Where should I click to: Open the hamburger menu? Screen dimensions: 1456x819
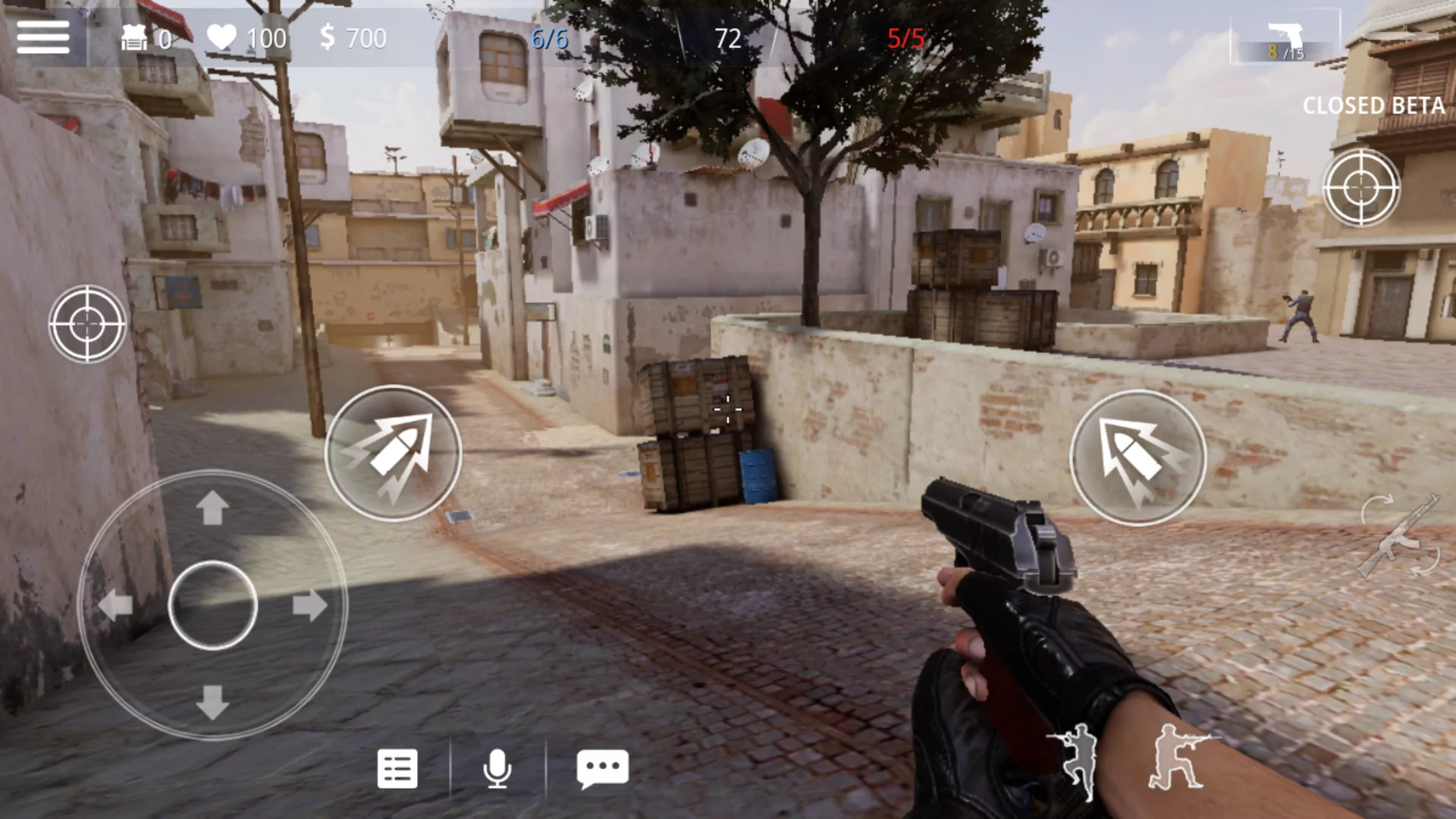(43, 37)
